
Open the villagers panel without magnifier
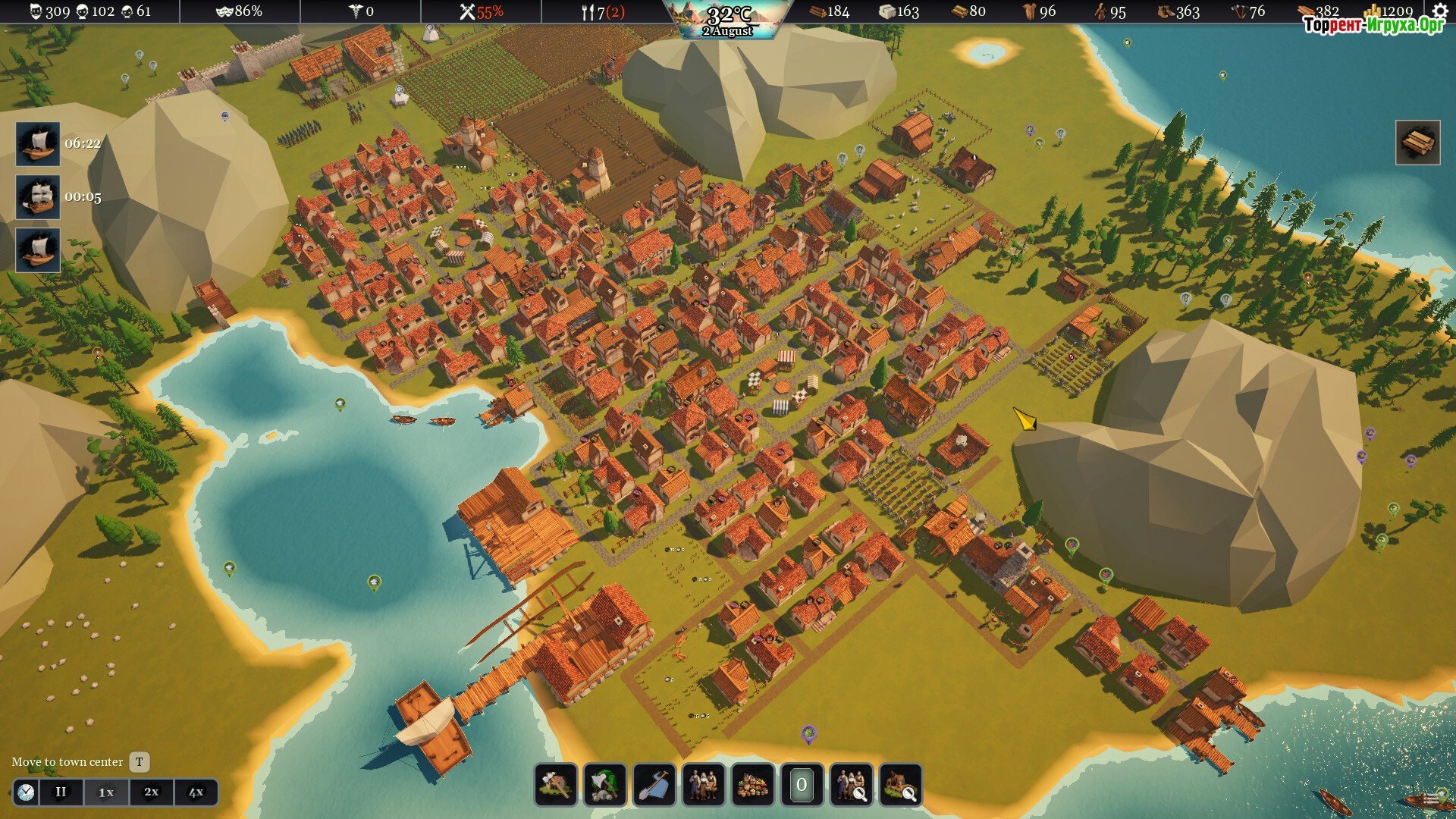point(704,785)
